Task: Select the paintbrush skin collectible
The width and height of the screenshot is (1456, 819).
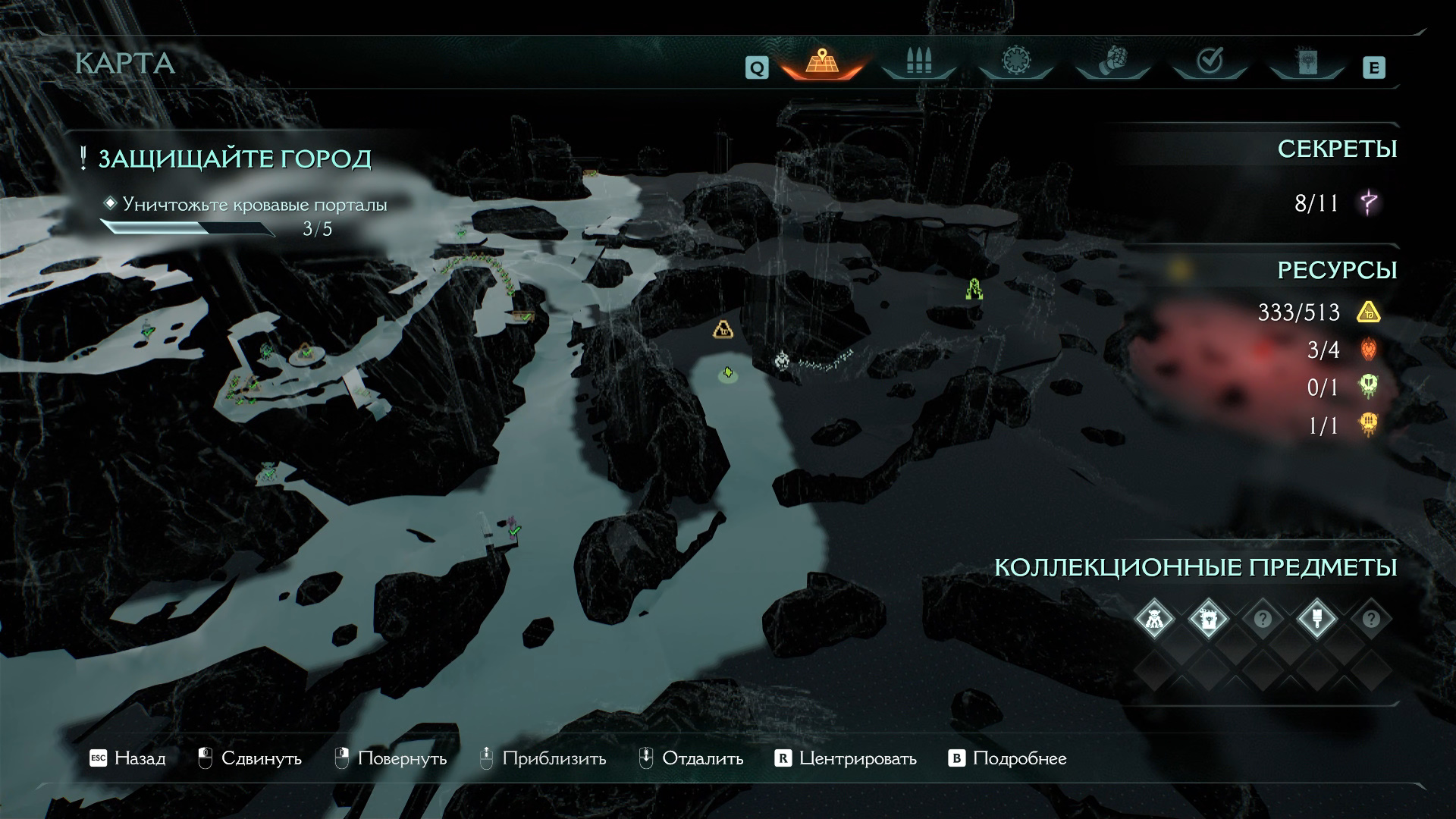Action: tap(1316, 620)
